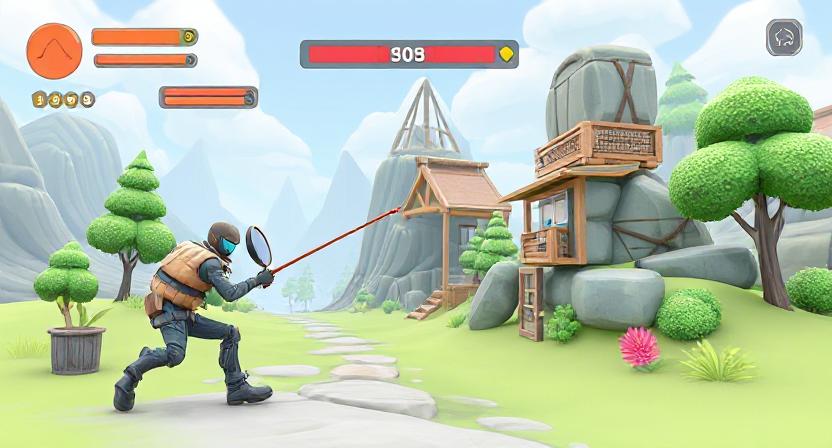Click the row of gold coin tokens
The width and height of the screenshot is (832, 448).
pos(63,99)
